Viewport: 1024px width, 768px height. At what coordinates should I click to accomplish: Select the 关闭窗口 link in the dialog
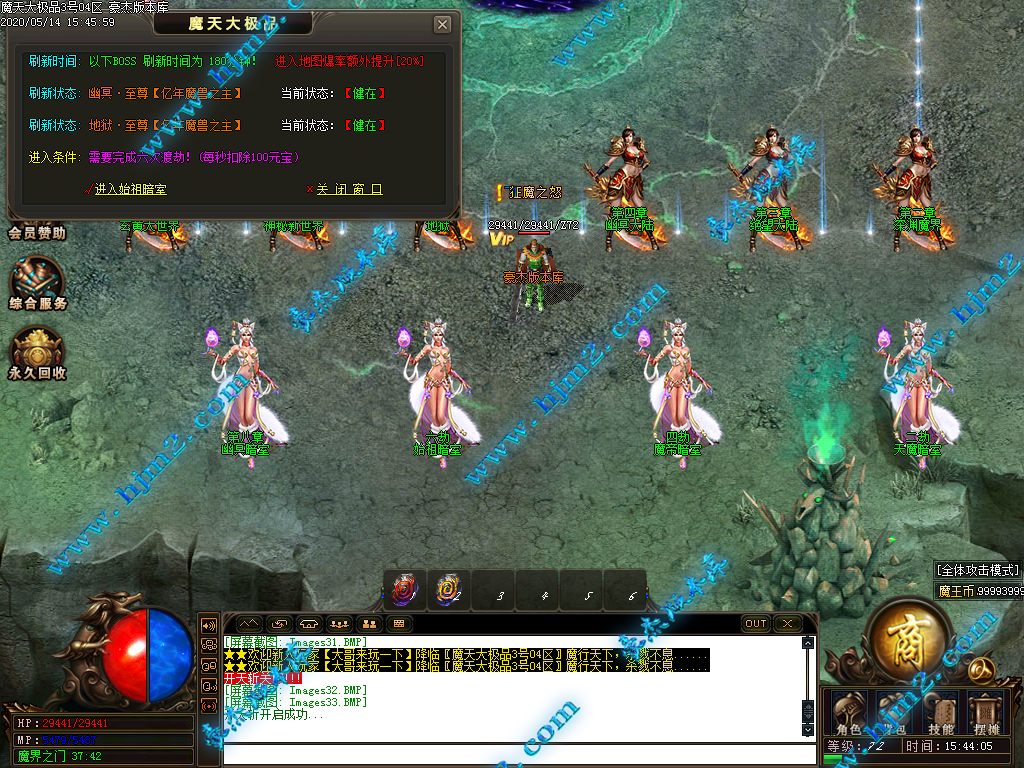coord(348,189)
